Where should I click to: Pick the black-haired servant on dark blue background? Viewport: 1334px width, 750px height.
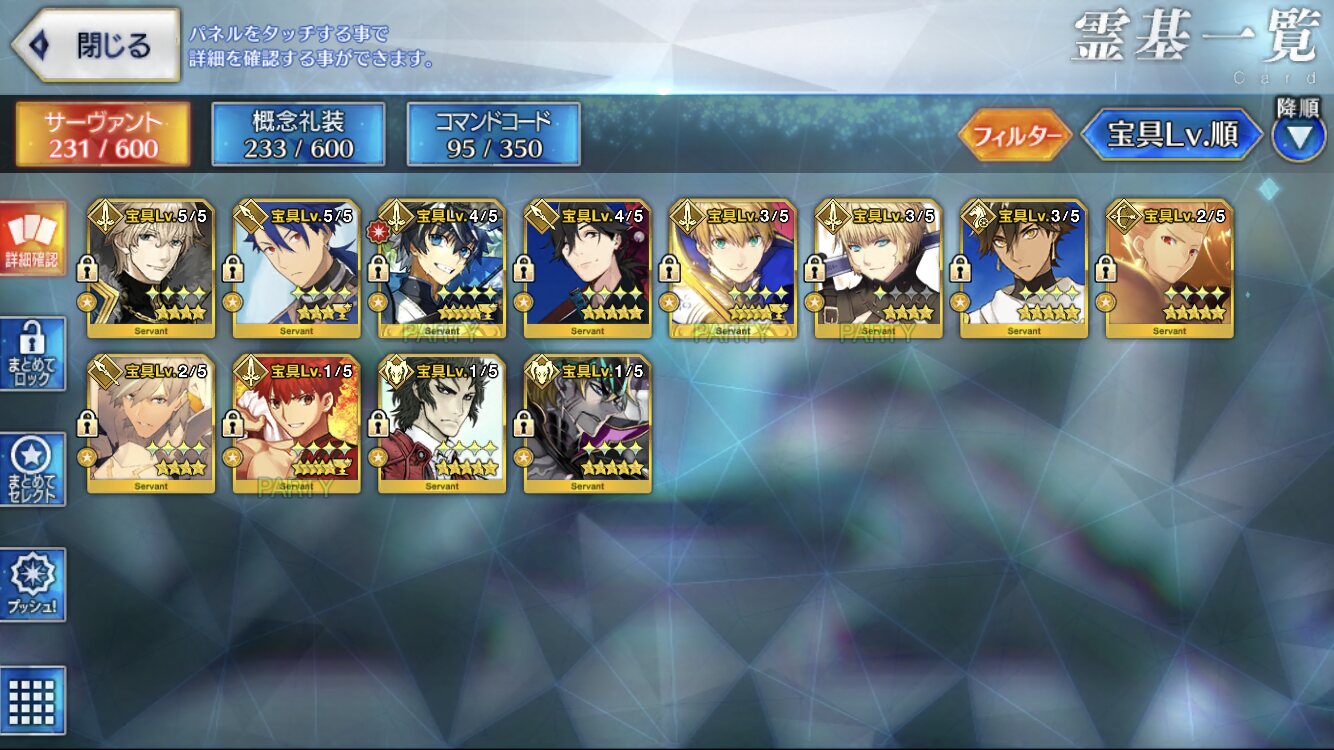click(587, 268)
